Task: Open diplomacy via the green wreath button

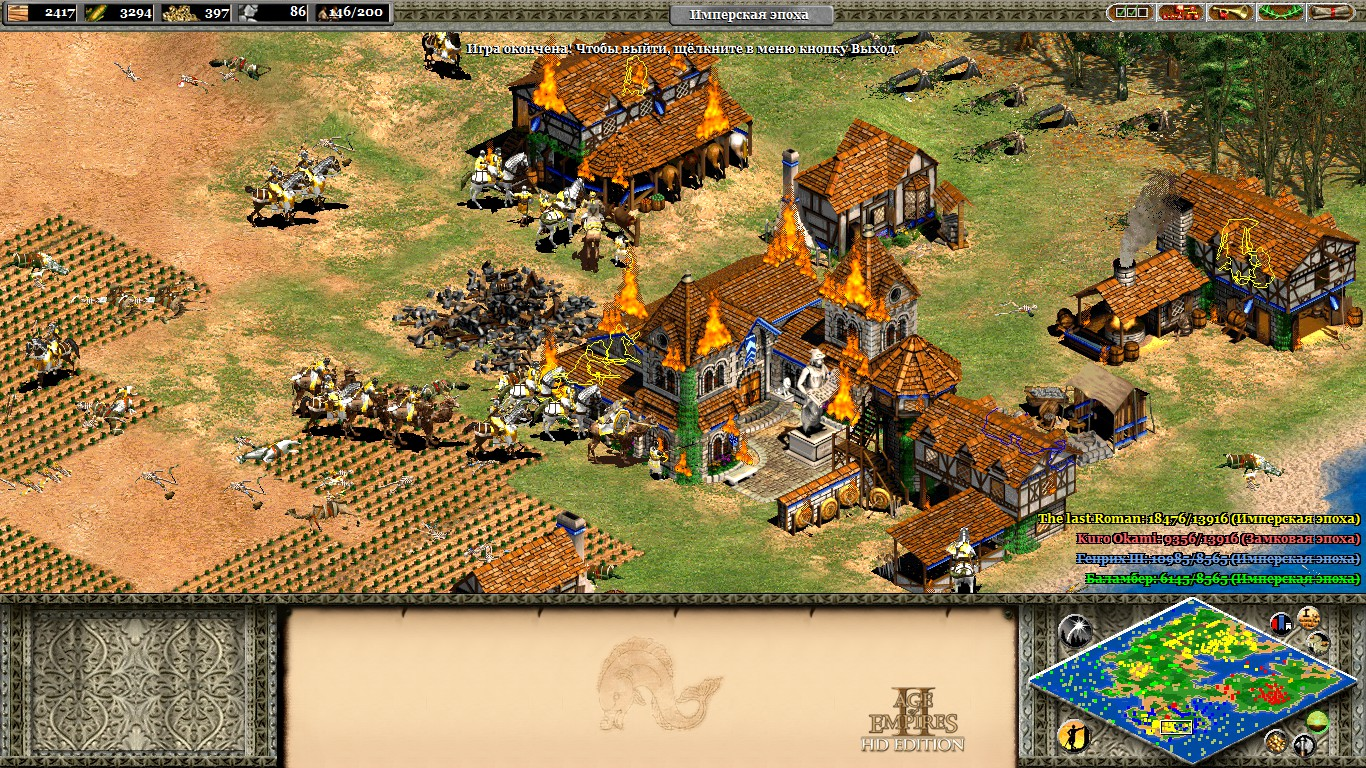Action: 1281,13
